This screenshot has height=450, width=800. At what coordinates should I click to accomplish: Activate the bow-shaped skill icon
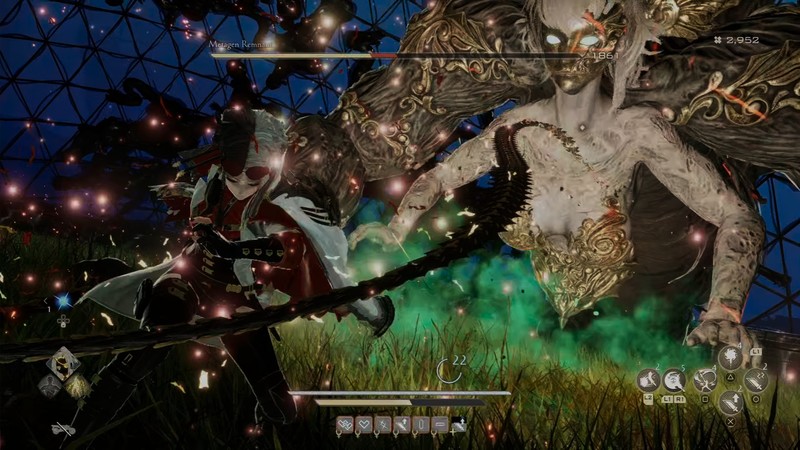(705, 380)
